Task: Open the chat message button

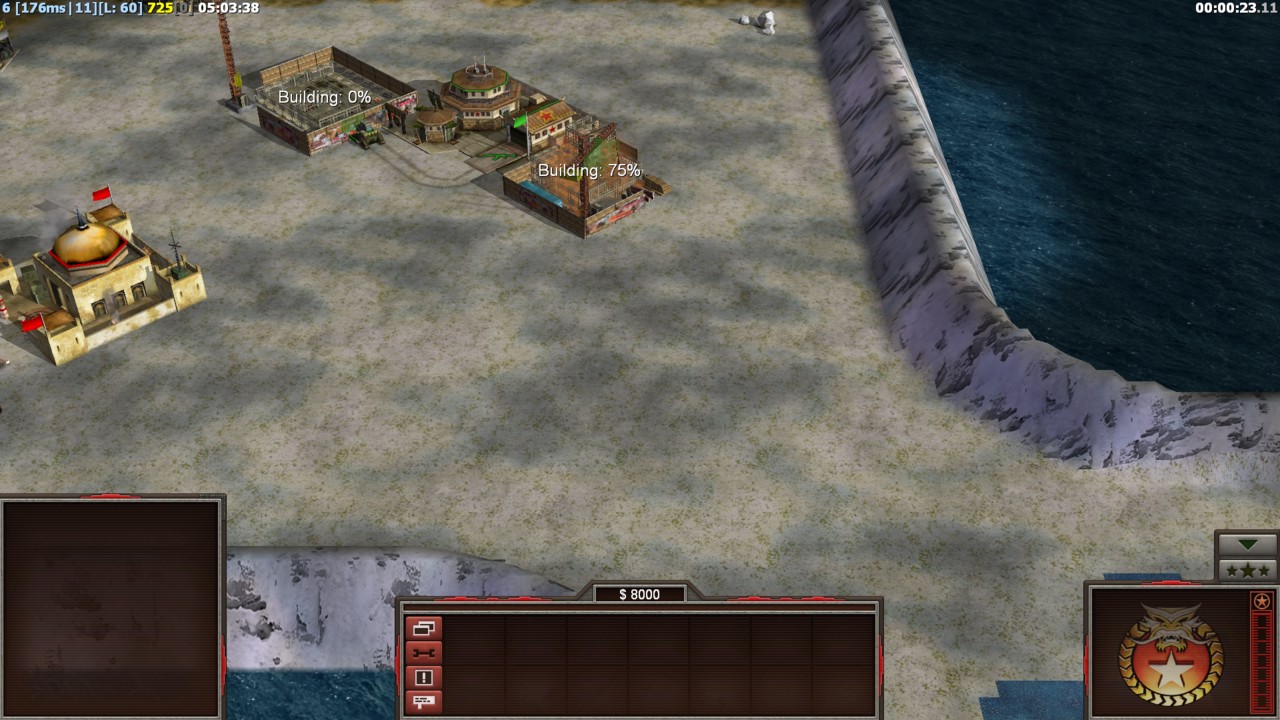Action: (x=424, y=701)
